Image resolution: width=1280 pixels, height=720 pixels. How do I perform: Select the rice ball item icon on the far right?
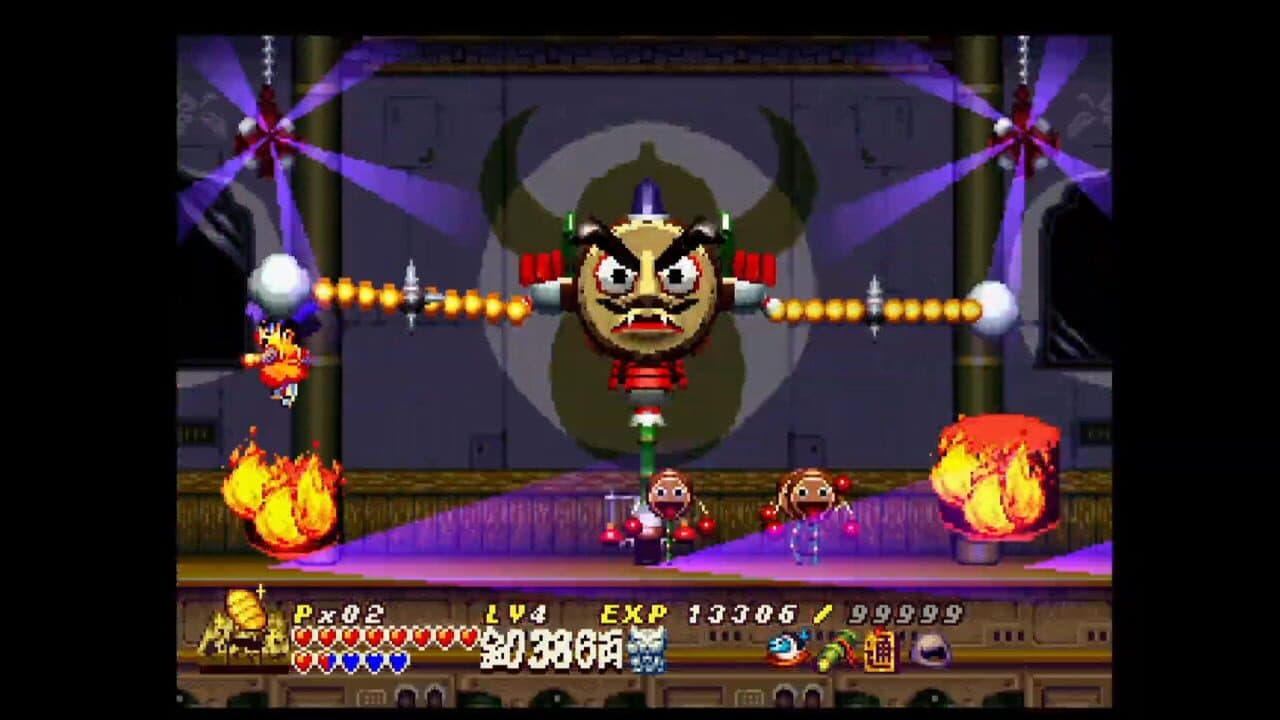[x=929, y=649]
